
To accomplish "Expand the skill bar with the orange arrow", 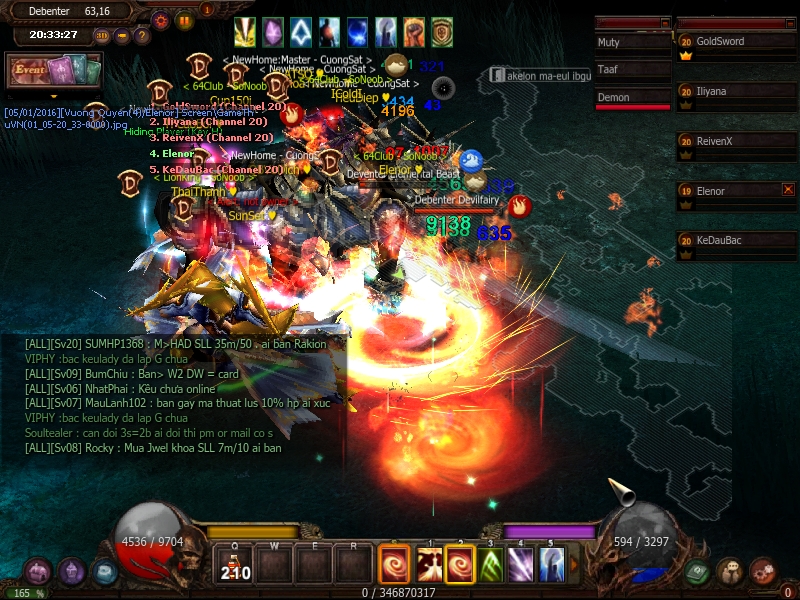I will pos(573,565).
